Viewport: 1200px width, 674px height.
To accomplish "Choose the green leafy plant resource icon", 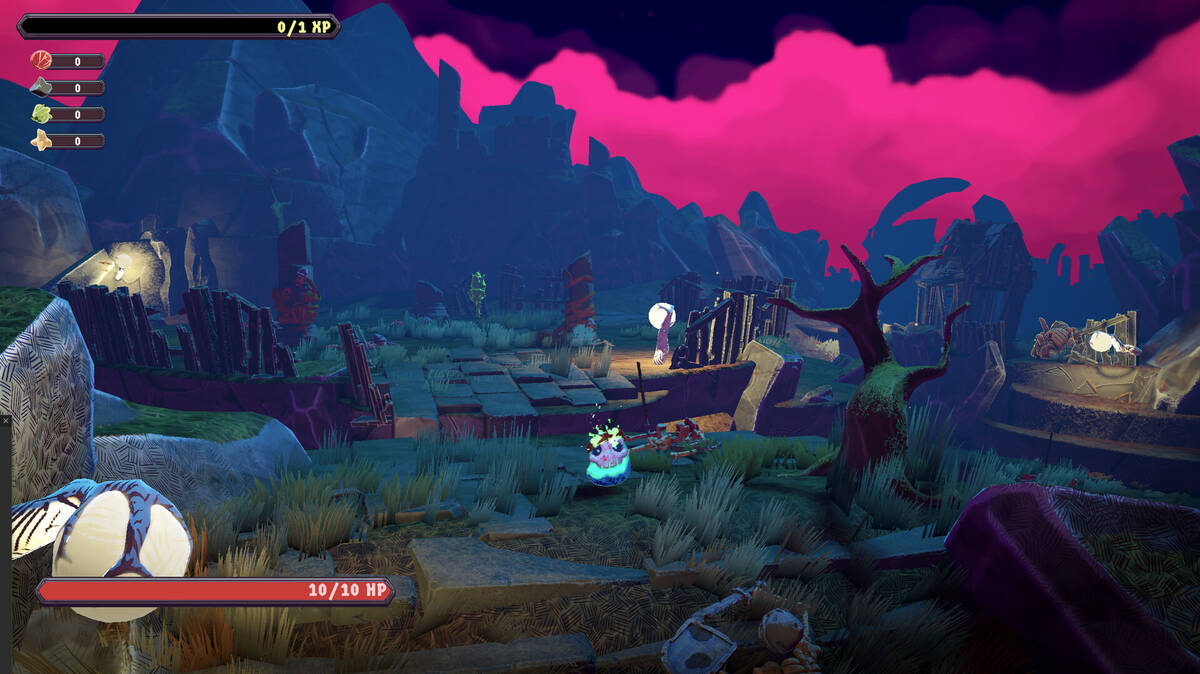I will (x=41, y=113).
